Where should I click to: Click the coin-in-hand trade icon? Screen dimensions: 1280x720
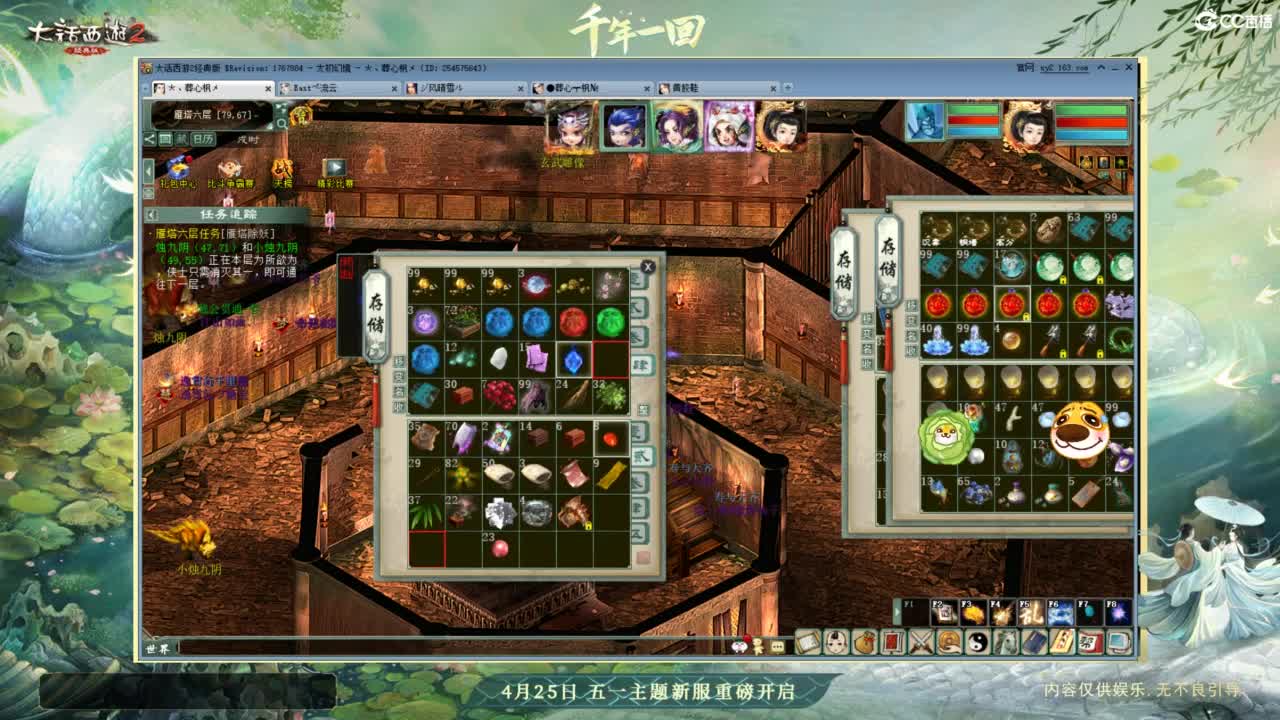pyautogui.click(x=948, y=642)
